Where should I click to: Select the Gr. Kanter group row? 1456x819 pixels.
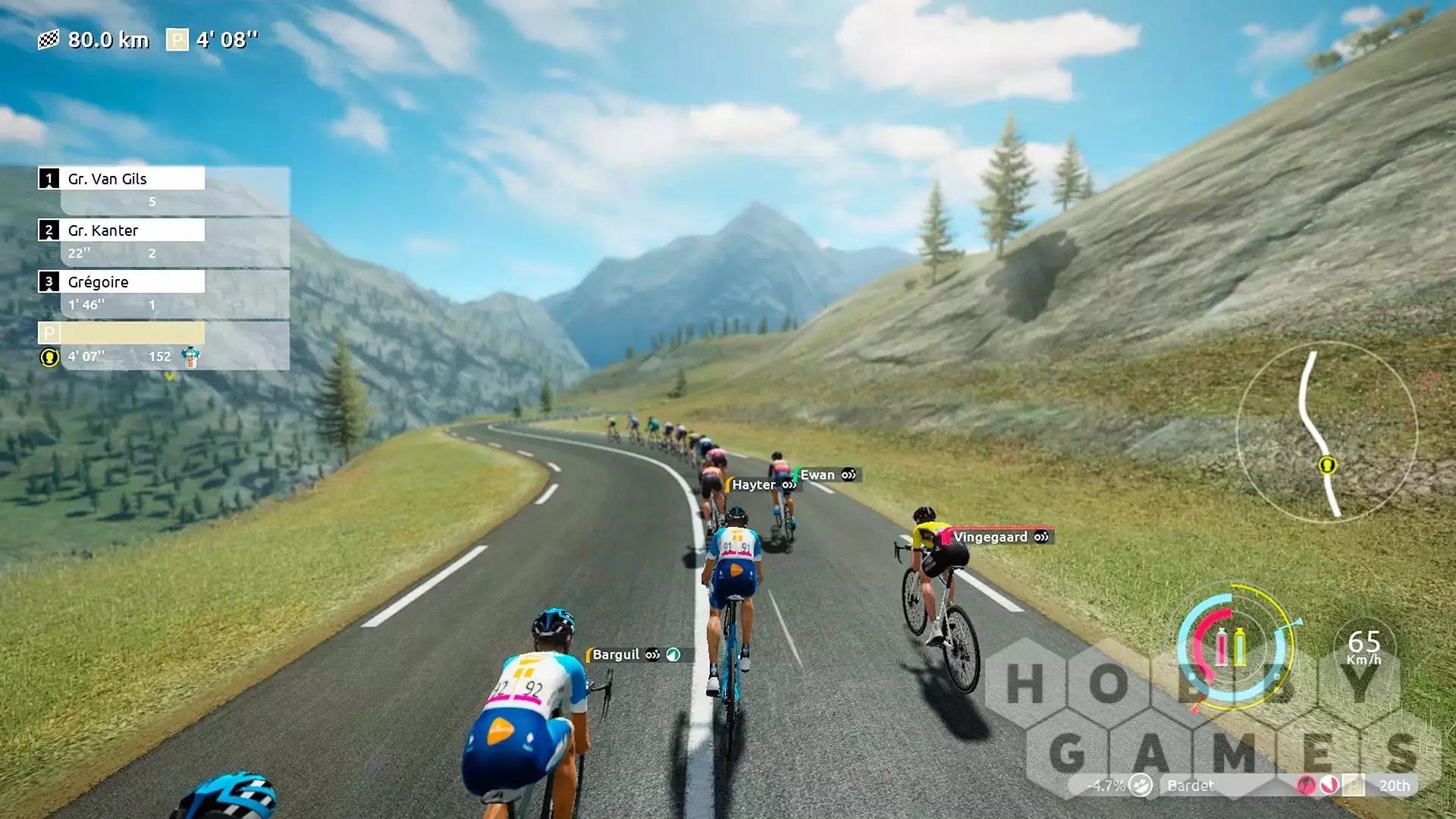(121, 231)
